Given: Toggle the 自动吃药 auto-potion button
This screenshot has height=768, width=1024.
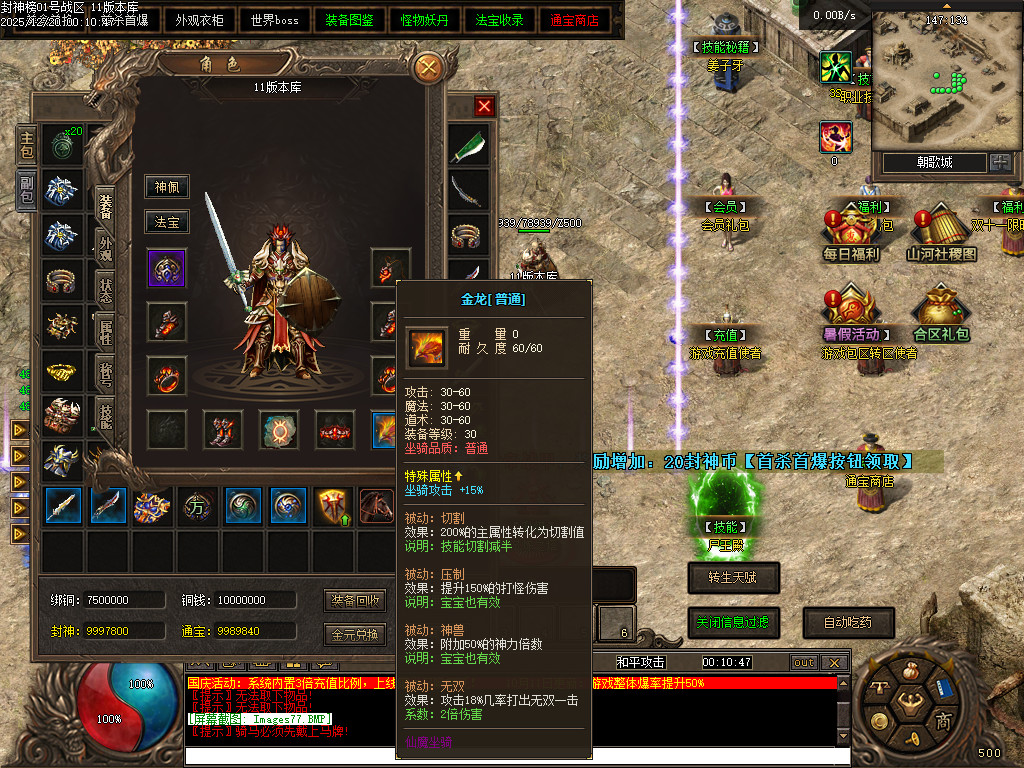Looking at the screenshot, I should (848, 622).
